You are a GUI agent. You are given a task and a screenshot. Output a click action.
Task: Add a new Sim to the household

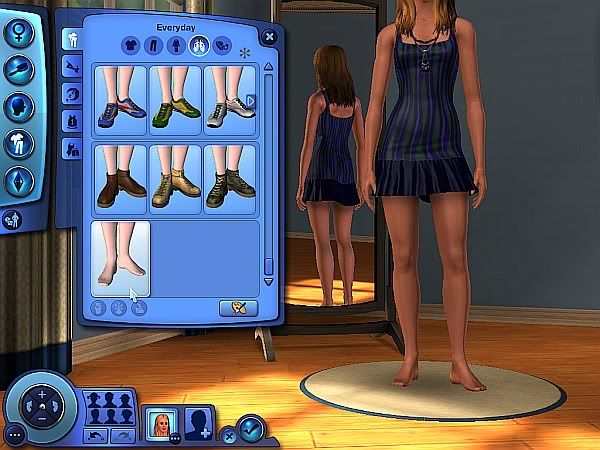[201, 423]
